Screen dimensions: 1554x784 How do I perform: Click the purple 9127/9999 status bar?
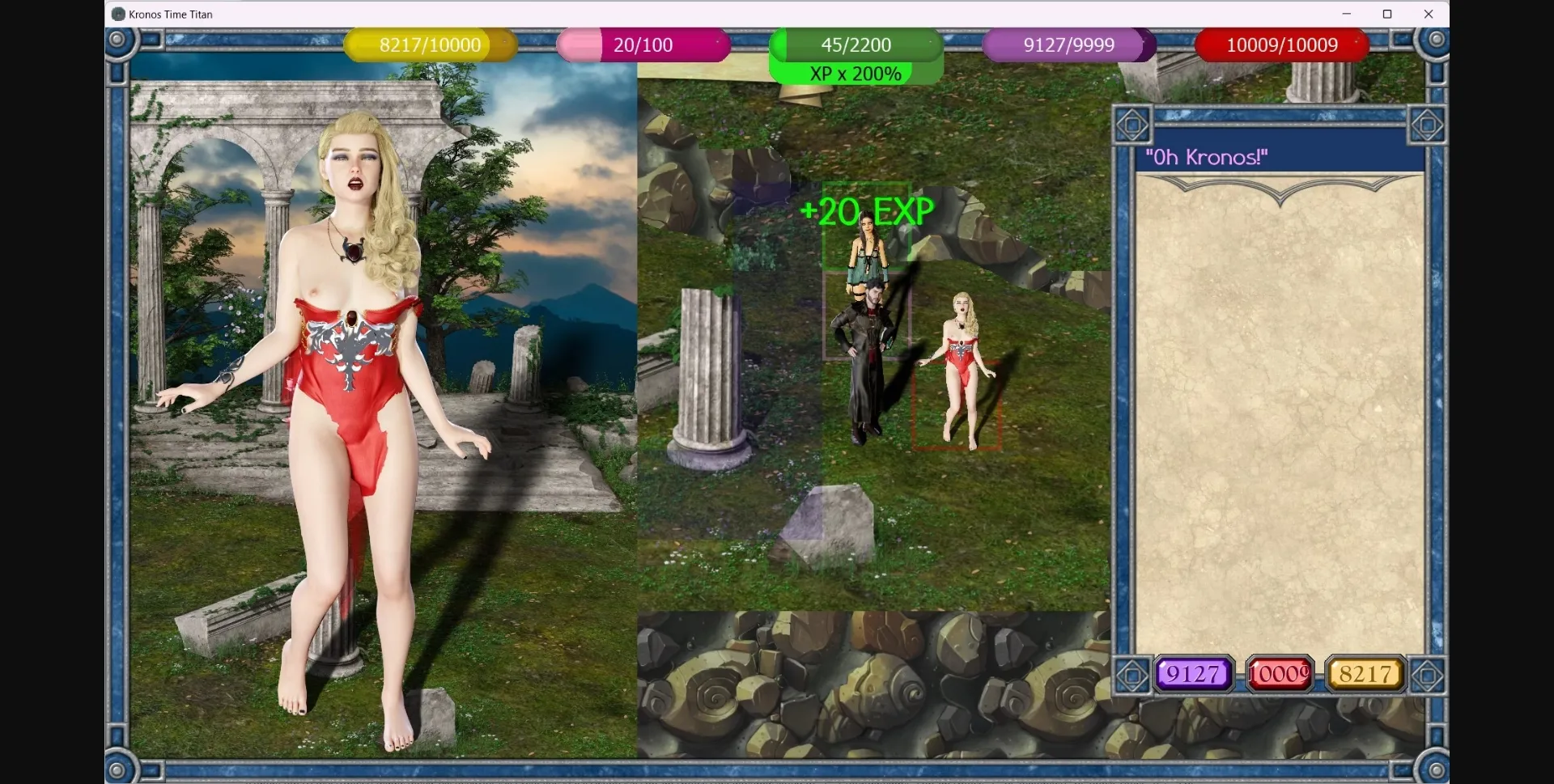pyautogui.click(x=1068, y=45)
